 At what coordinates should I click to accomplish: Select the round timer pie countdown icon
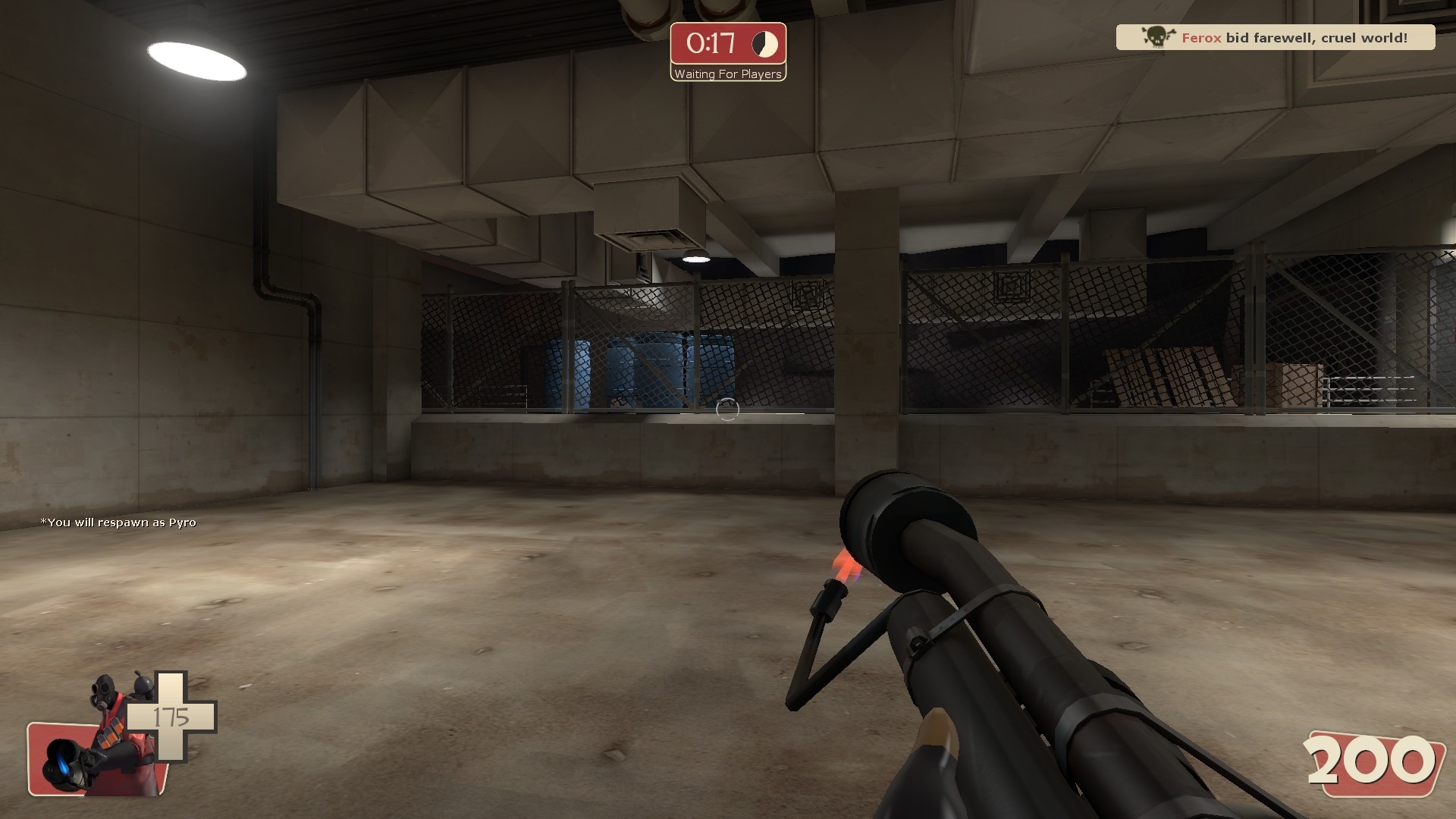point(763,45)
